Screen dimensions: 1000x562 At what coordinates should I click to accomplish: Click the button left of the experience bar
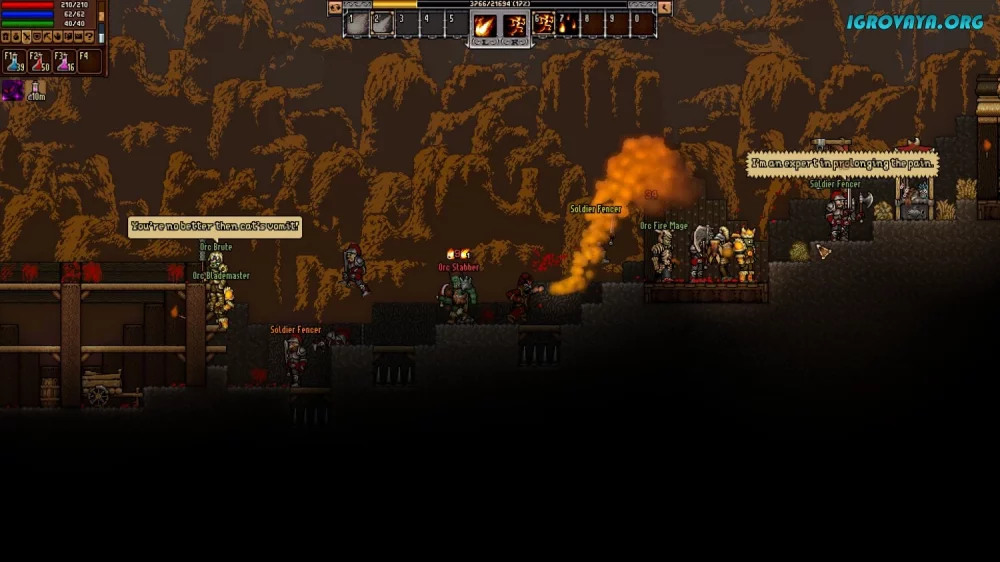[335, 7]
